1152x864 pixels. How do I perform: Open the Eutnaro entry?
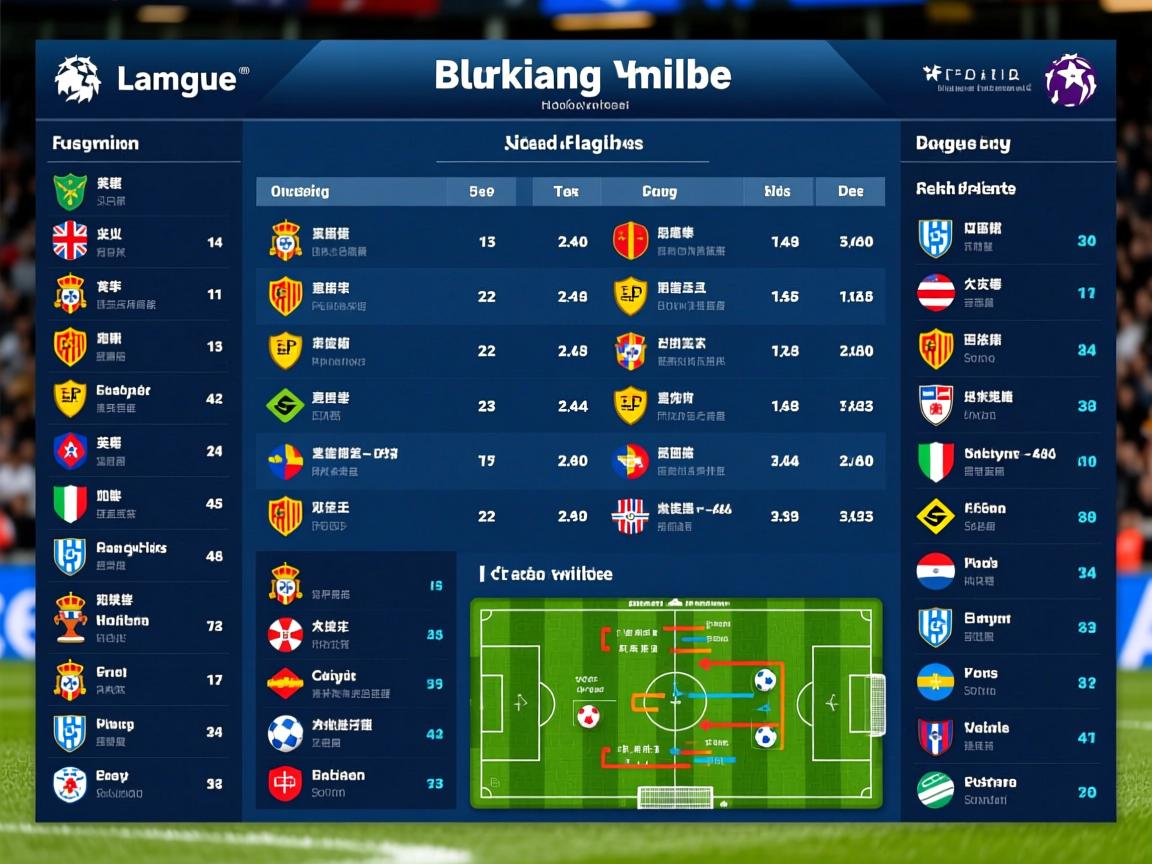(x=1007, y=790)
